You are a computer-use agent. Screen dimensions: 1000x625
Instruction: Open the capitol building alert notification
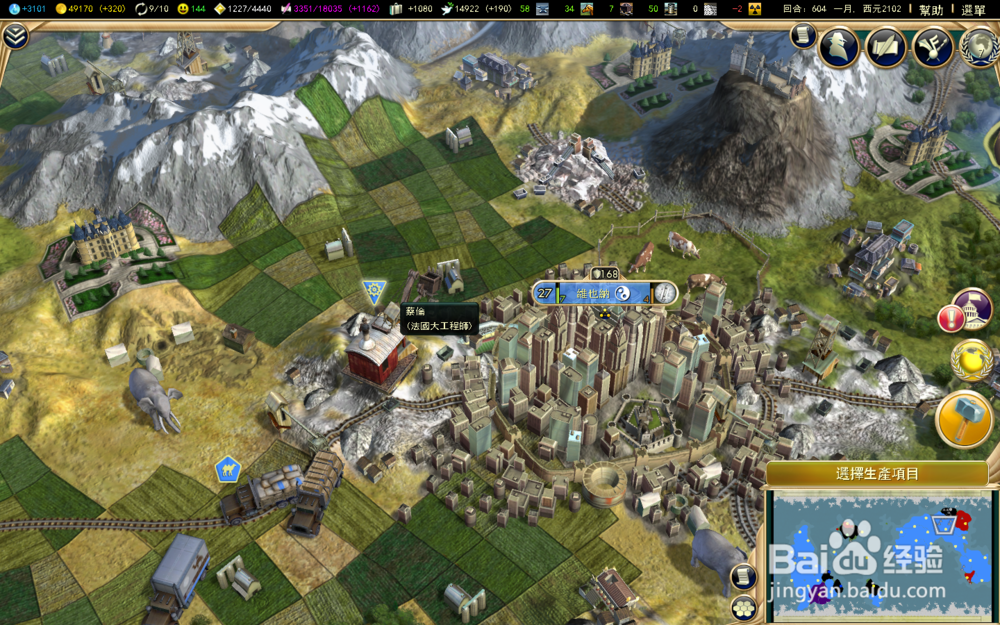(x=970, y=310)
